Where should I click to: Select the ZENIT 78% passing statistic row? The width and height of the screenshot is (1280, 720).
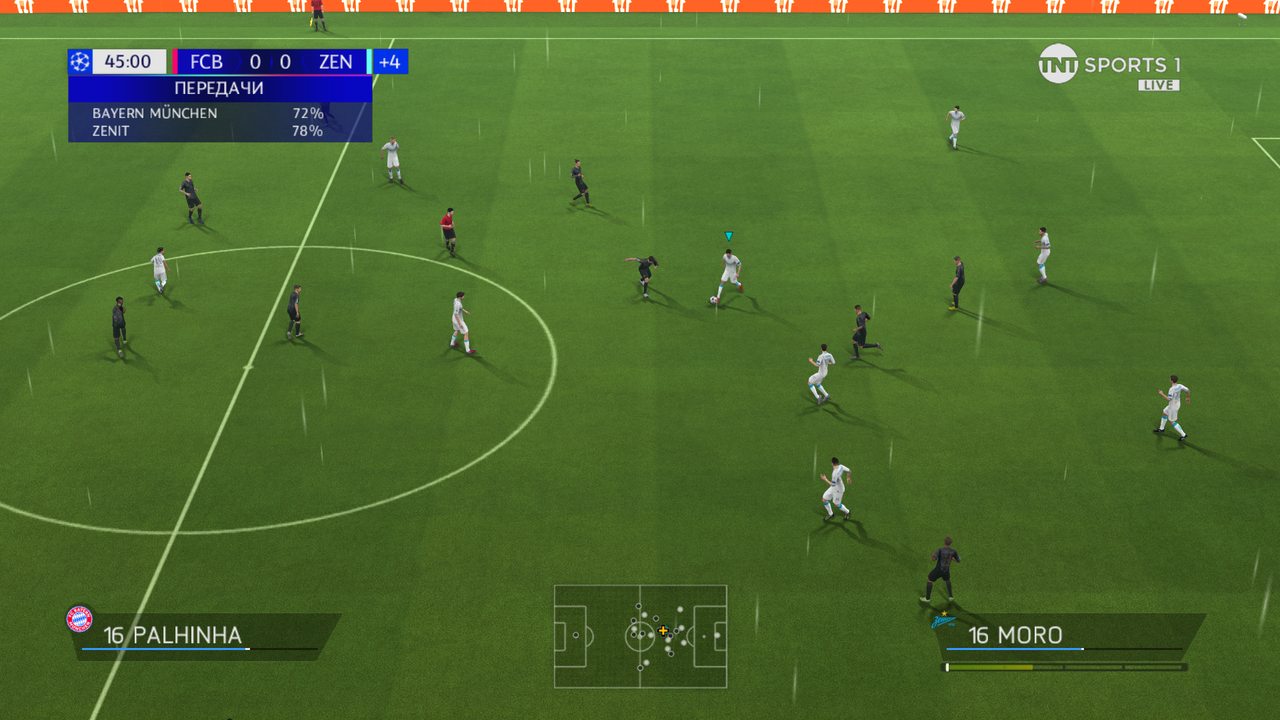tap(200, 130)
